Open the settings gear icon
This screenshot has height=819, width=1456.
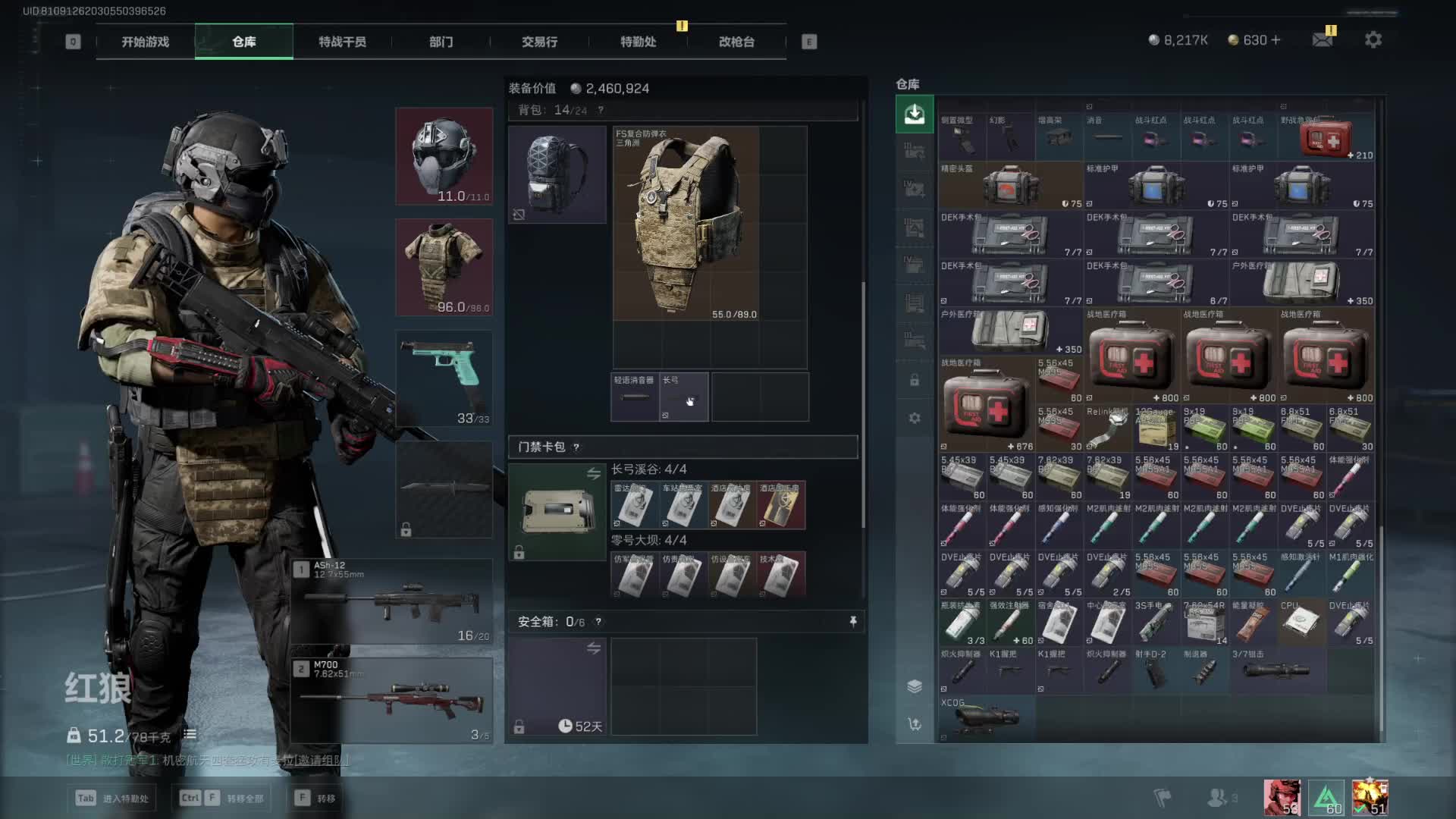(1373, 39)
